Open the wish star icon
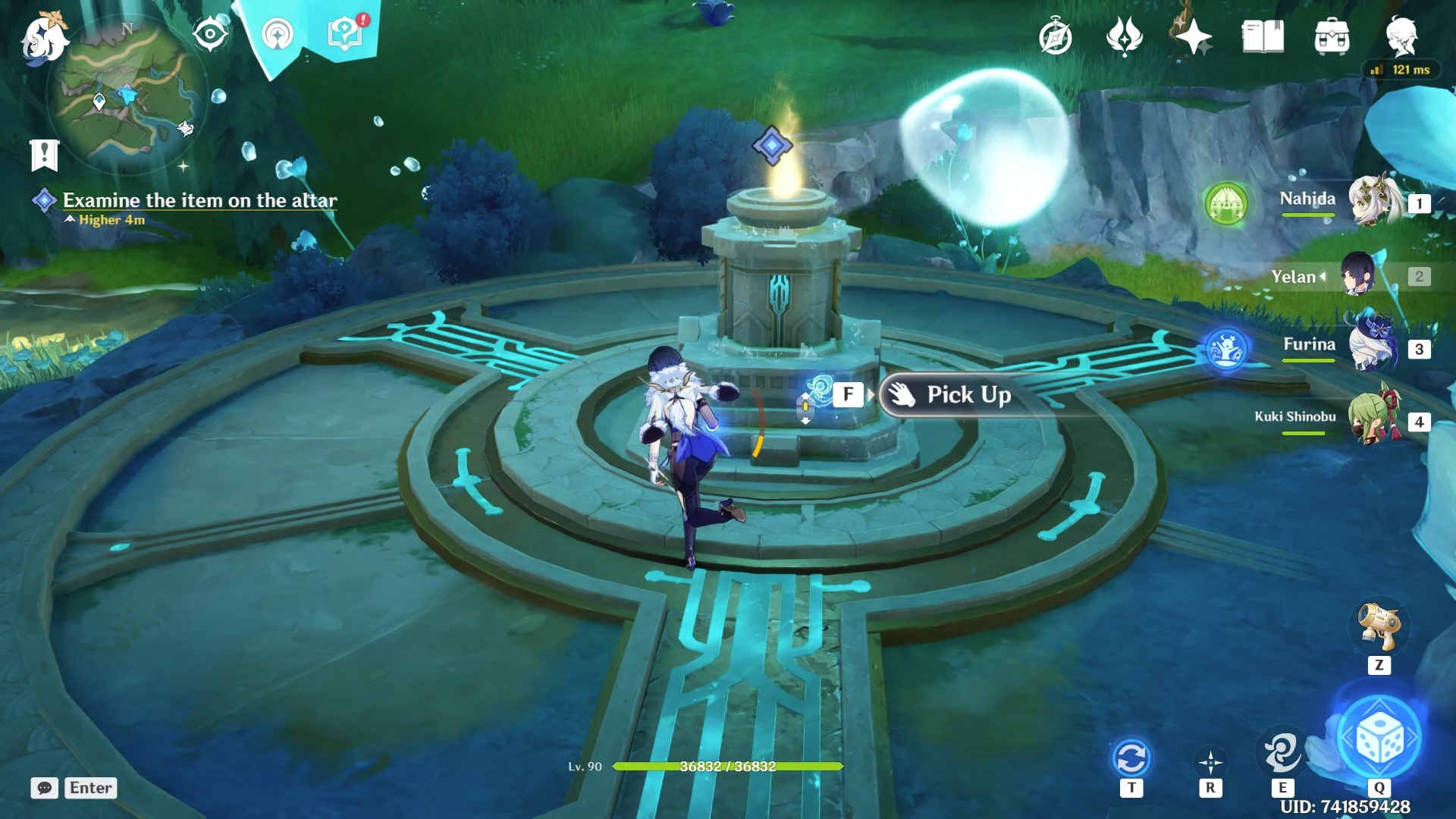The height and width of the screenshot is (819, 1456). pyautogui.click(x=1193, y=36)
